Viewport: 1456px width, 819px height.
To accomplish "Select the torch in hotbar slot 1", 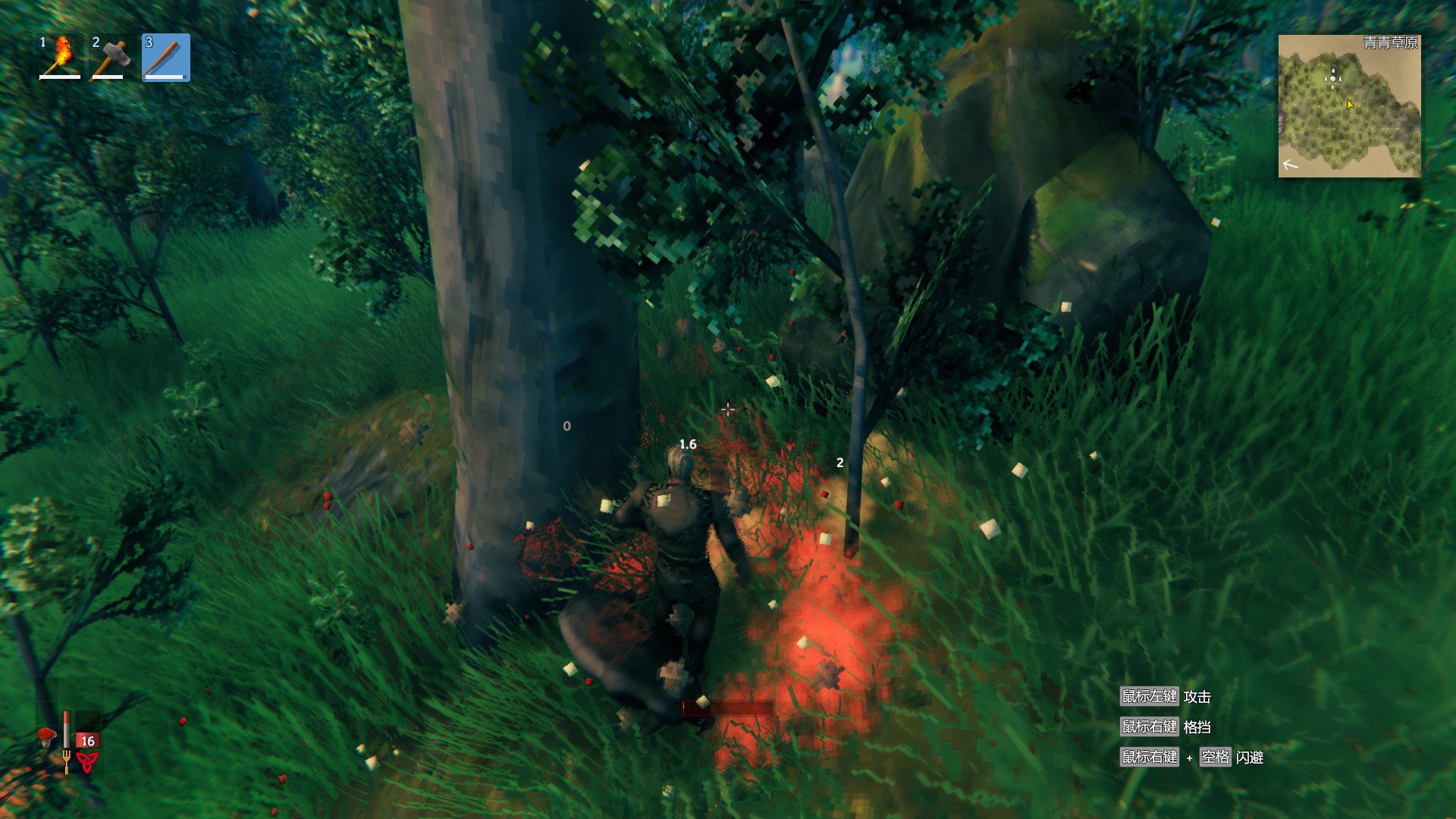I will coord(60,58).
